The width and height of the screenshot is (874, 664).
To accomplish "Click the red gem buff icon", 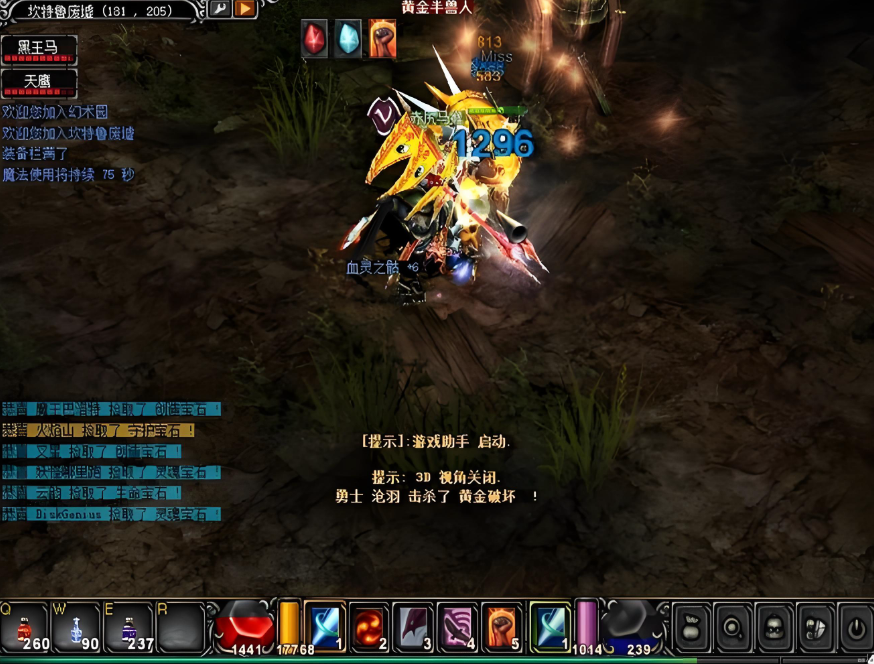I will [x=315, y=39].
